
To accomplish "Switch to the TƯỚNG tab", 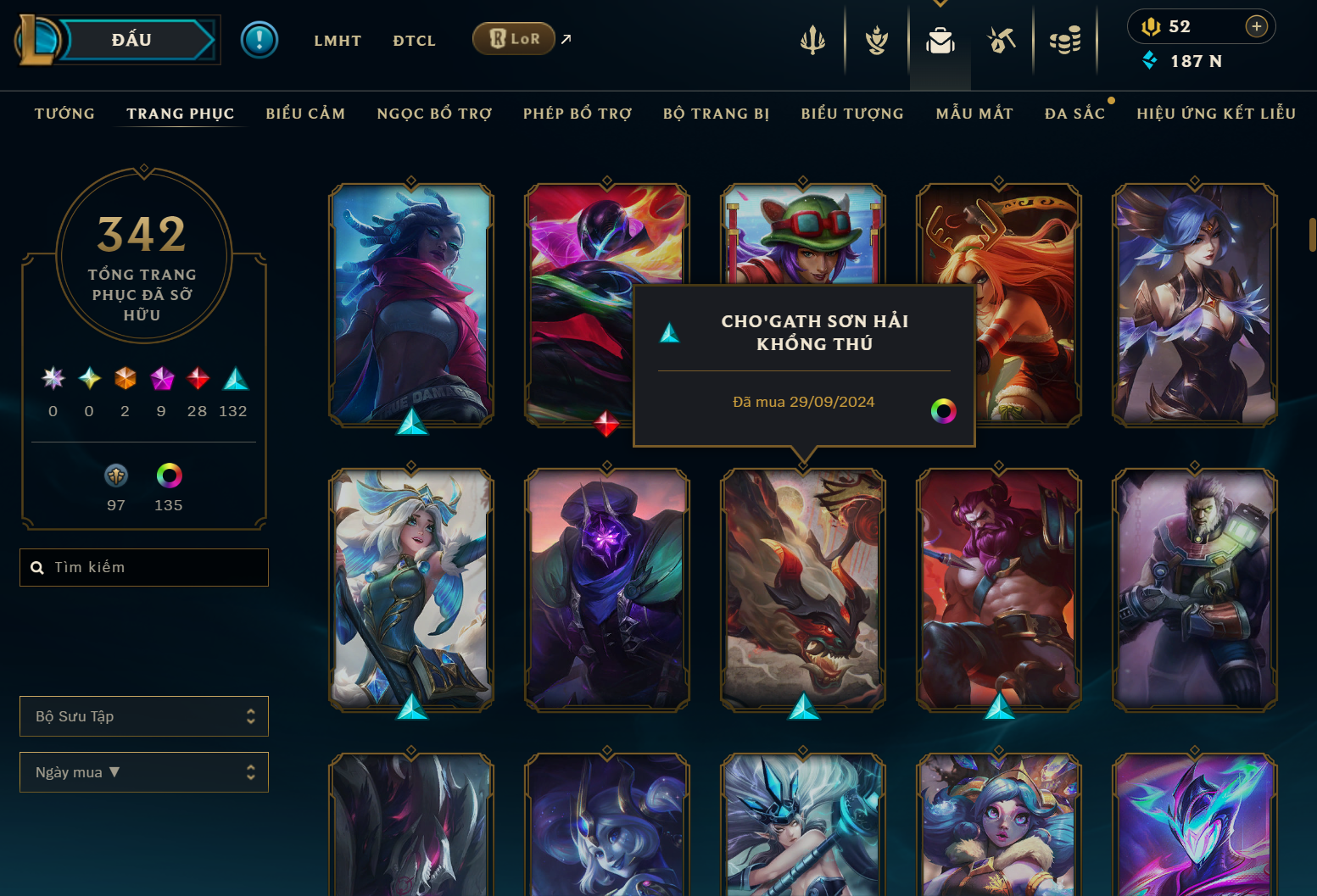I will pyautogui.click(x=64, y=113).
